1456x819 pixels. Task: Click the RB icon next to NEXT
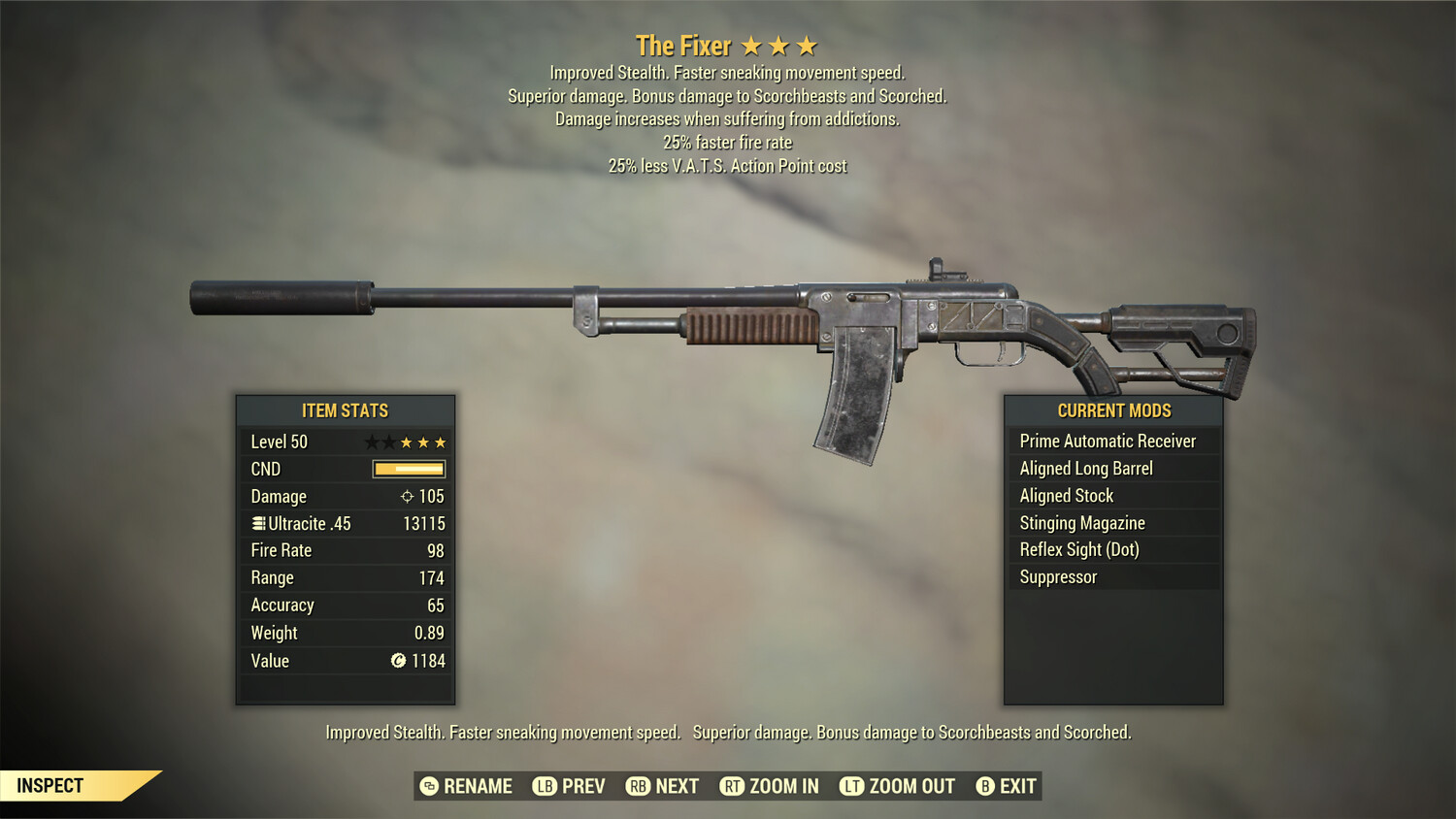pyautogui.click(x=639, y=786)
